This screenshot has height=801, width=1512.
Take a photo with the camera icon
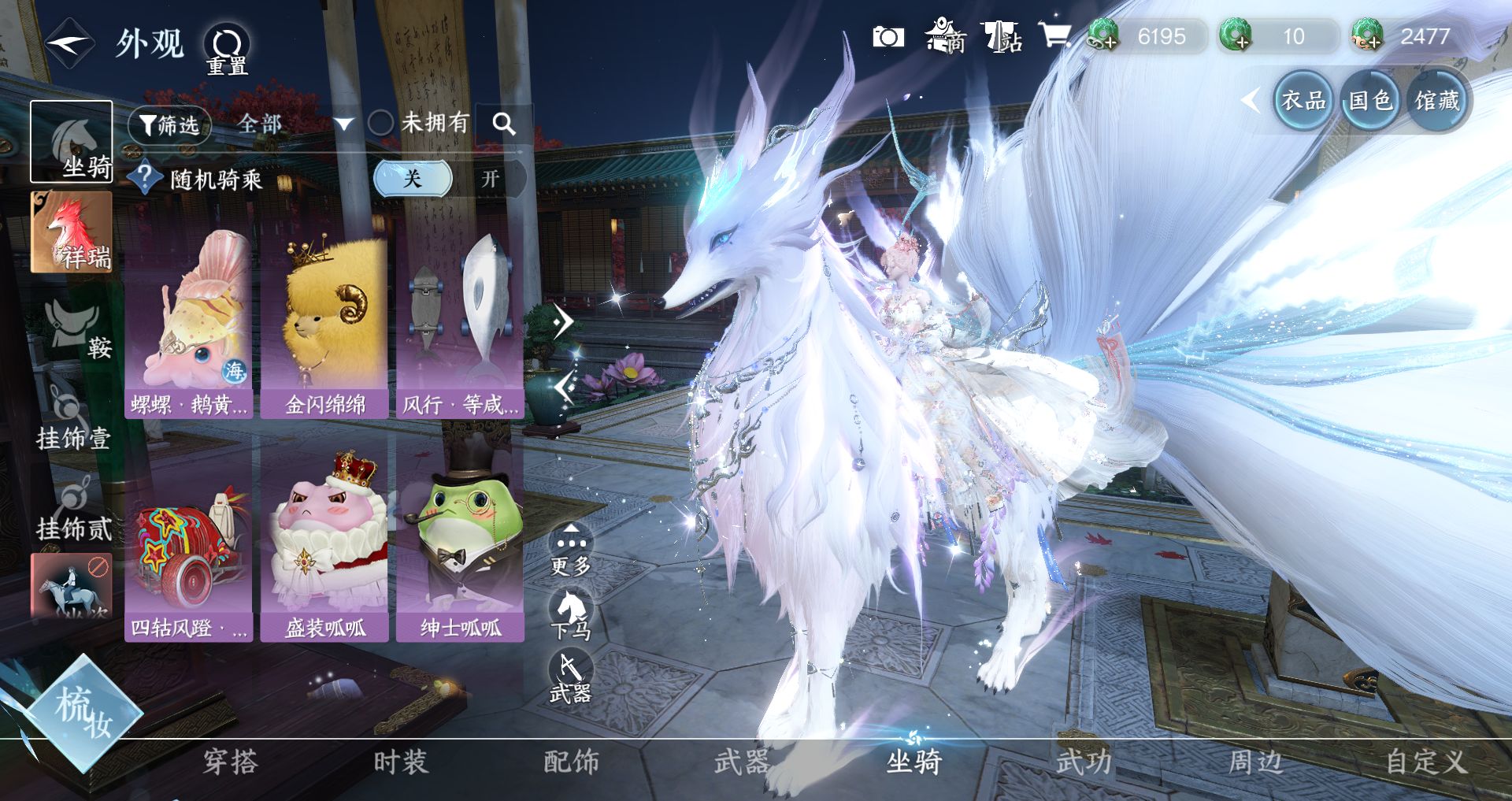click(x=888, y=37)
